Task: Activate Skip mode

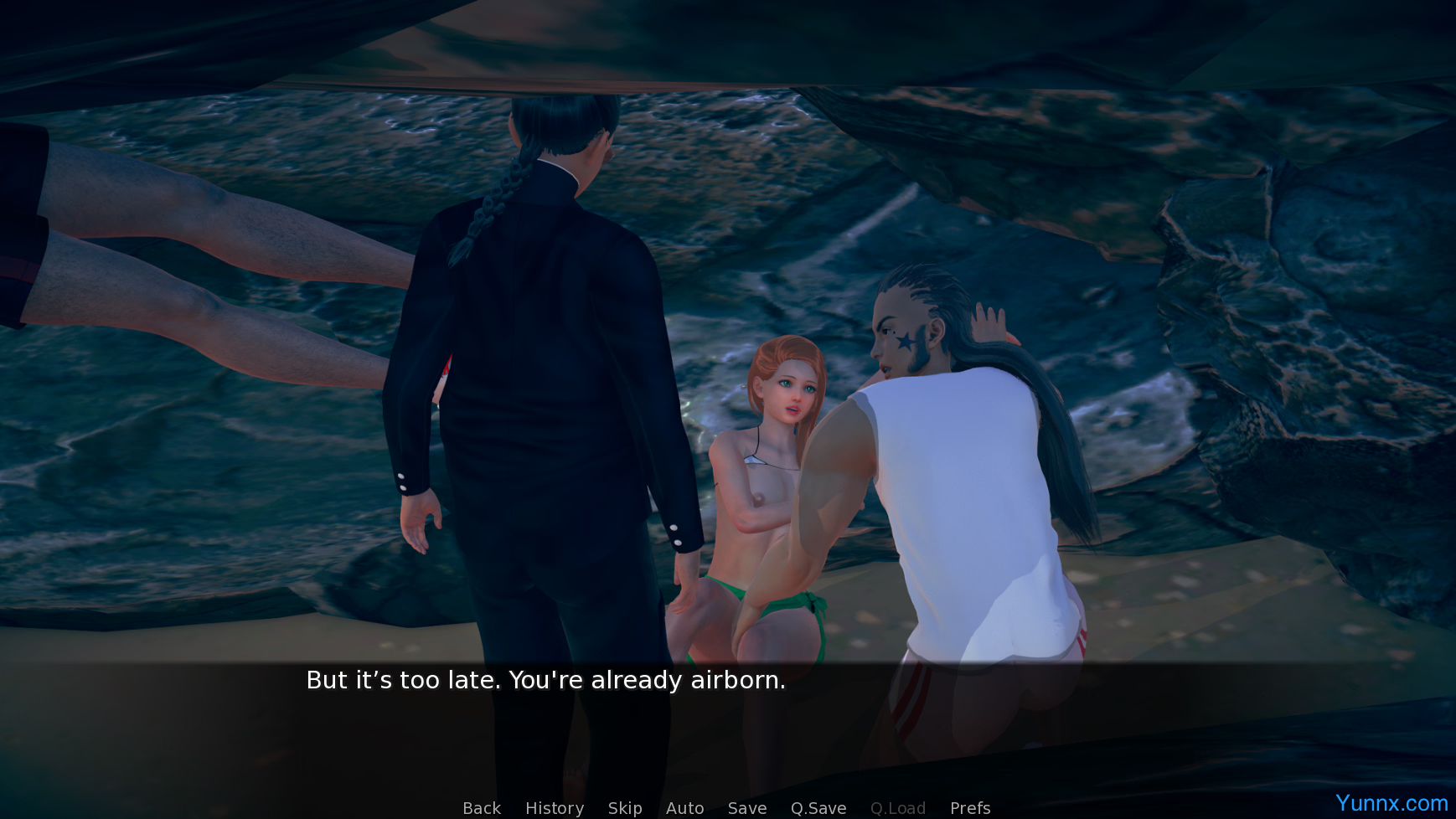Action: tap(625, 808)
